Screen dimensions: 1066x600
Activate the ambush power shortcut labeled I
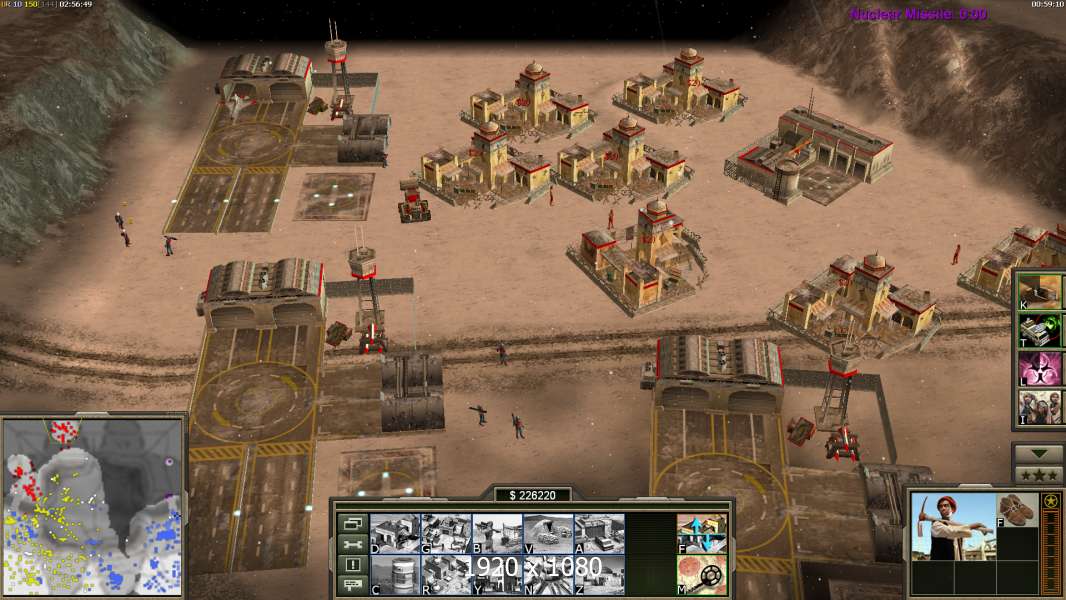(x=1040, y=407)
